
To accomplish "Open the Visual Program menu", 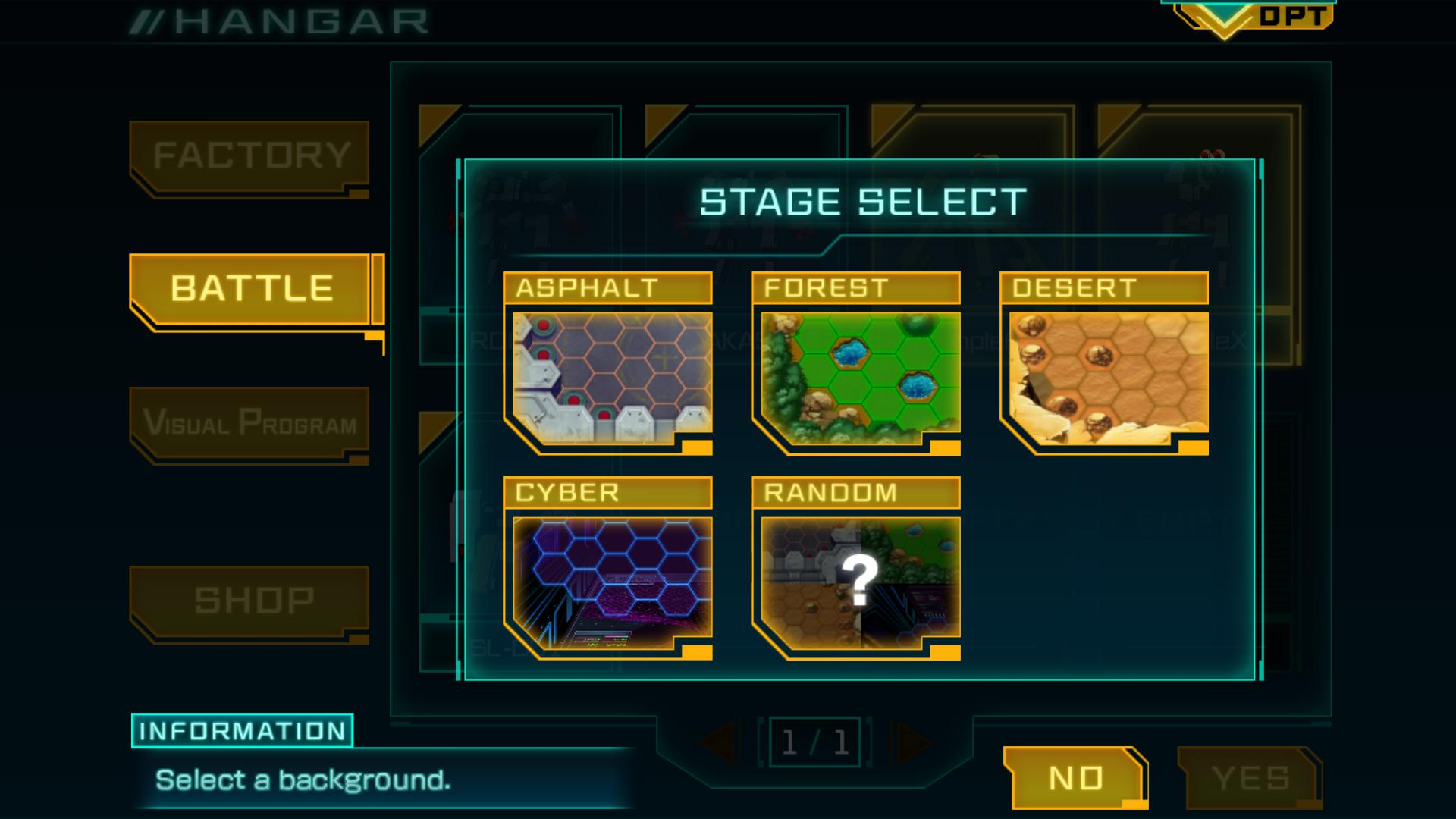I will (x=250, y=422).
